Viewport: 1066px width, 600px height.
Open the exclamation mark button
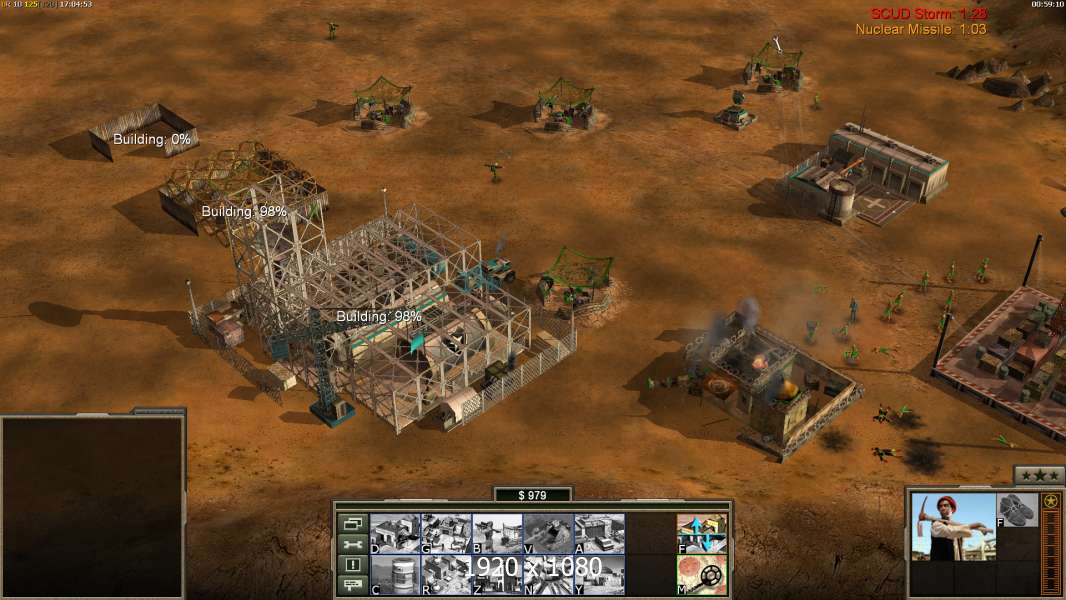352,565
